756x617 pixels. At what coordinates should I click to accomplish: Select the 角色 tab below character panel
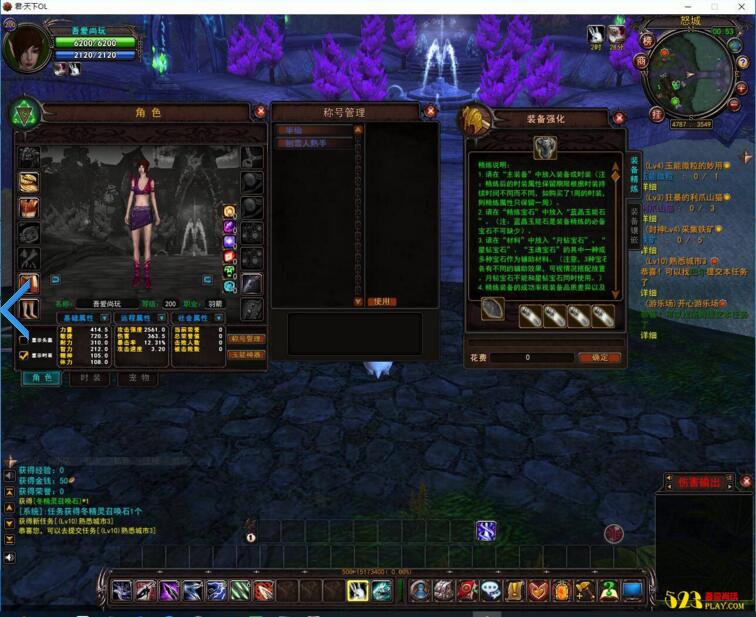42,378
